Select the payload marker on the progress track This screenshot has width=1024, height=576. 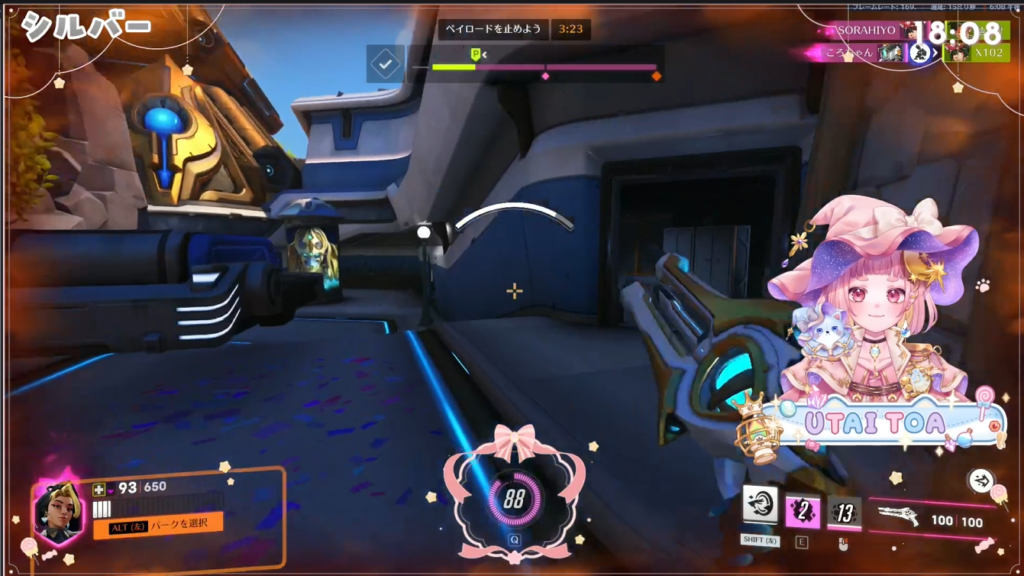pyautogui.click(x=476, y=54)
